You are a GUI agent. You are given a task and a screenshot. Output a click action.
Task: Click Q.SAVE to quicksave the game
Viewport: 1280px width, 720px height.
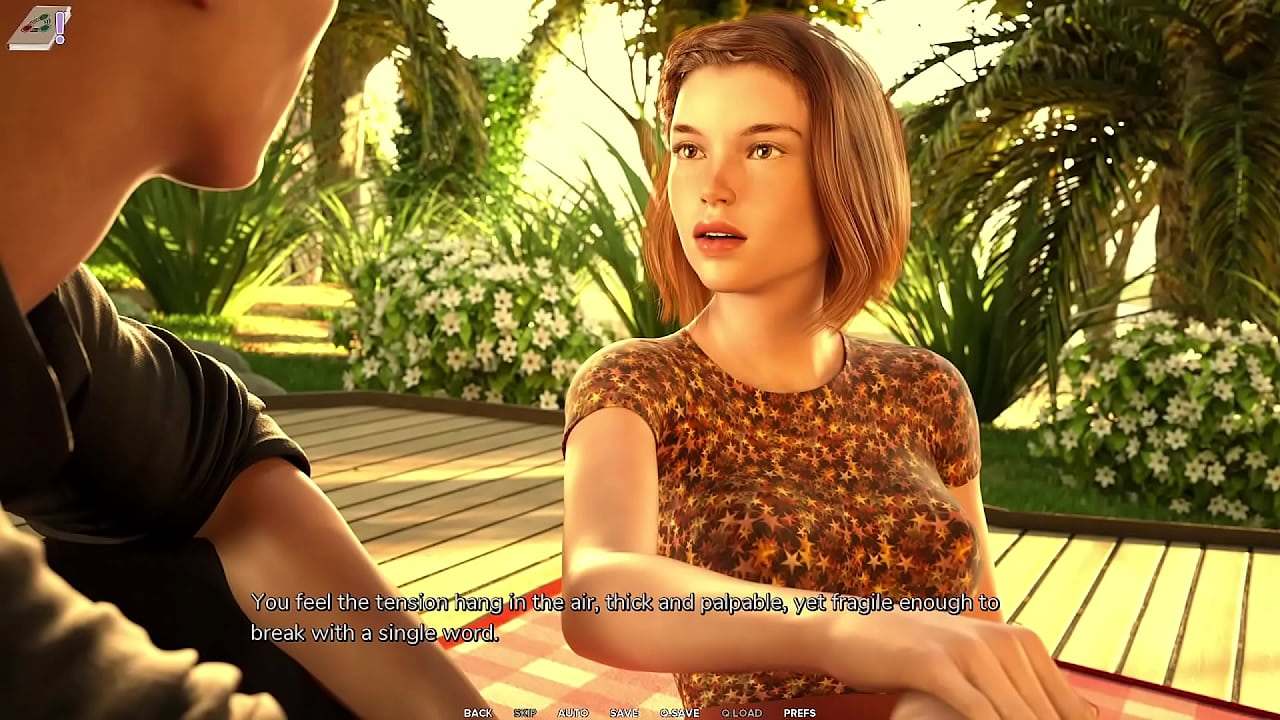pos(678,713)
